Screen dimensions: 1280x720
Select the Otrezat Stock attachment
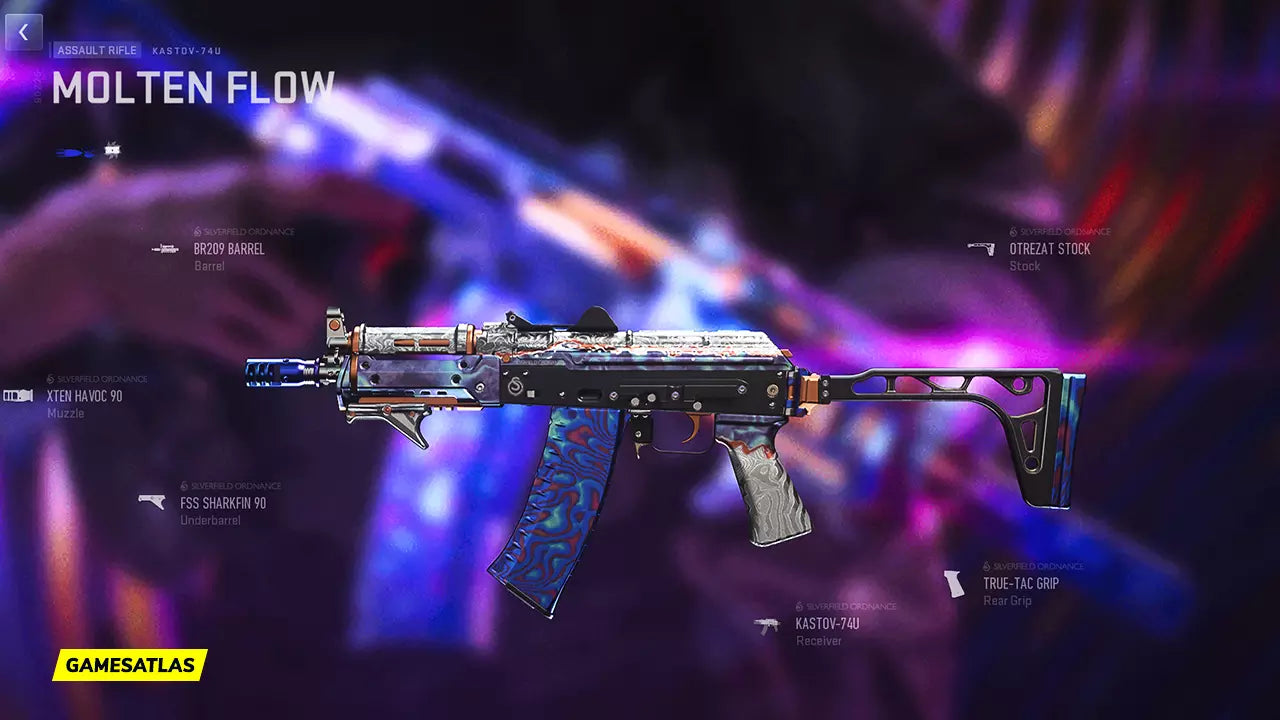tap(1049, 249)
